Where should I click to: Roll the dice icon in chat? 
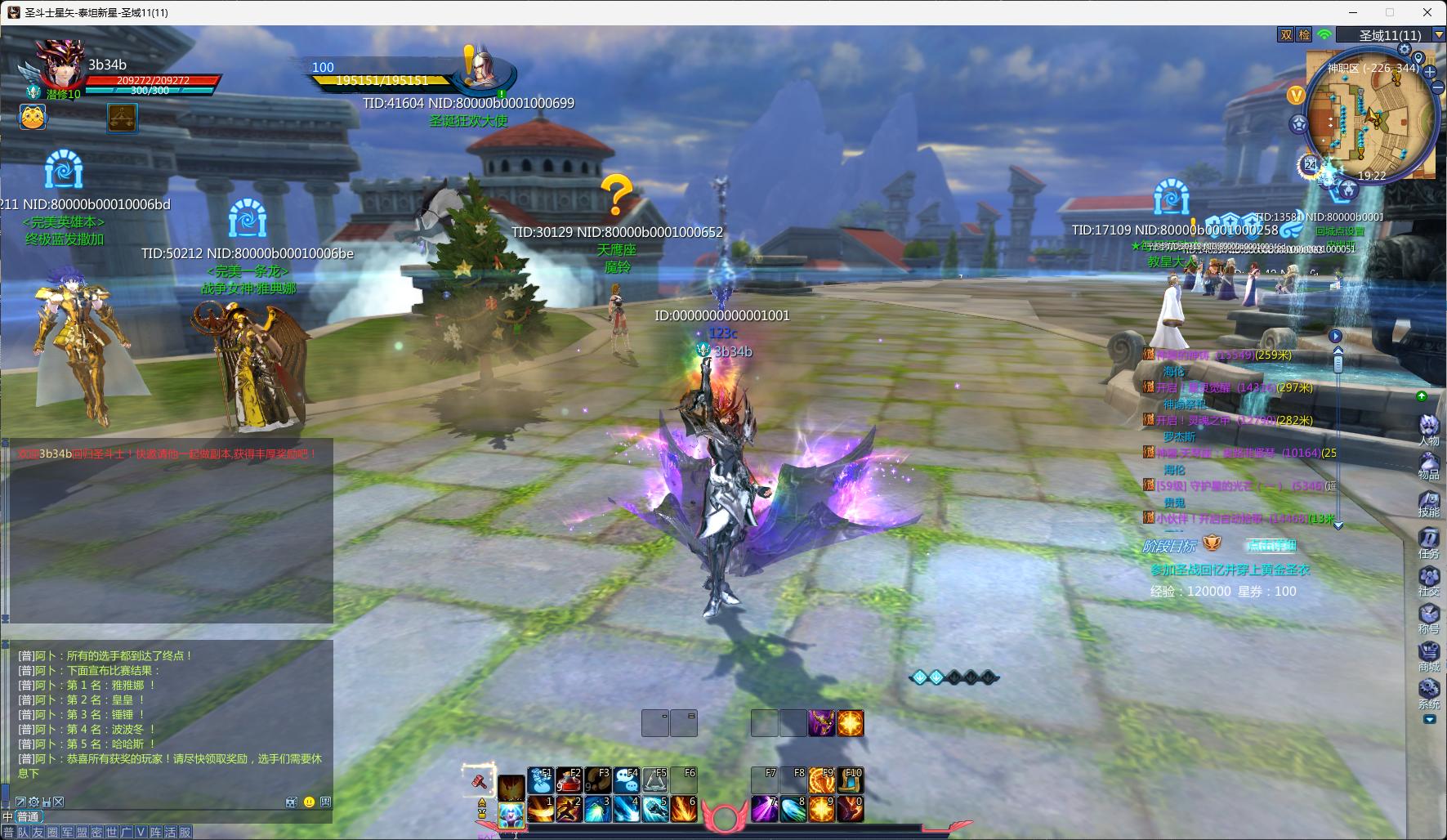pos(291,802)
